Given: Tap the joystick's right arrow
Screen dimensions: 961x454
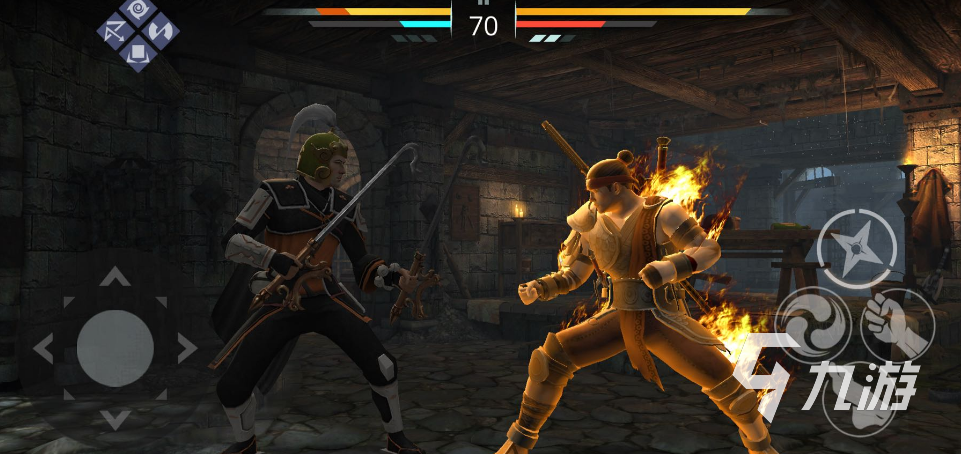Looking at the screenshot, I should 186,348.
